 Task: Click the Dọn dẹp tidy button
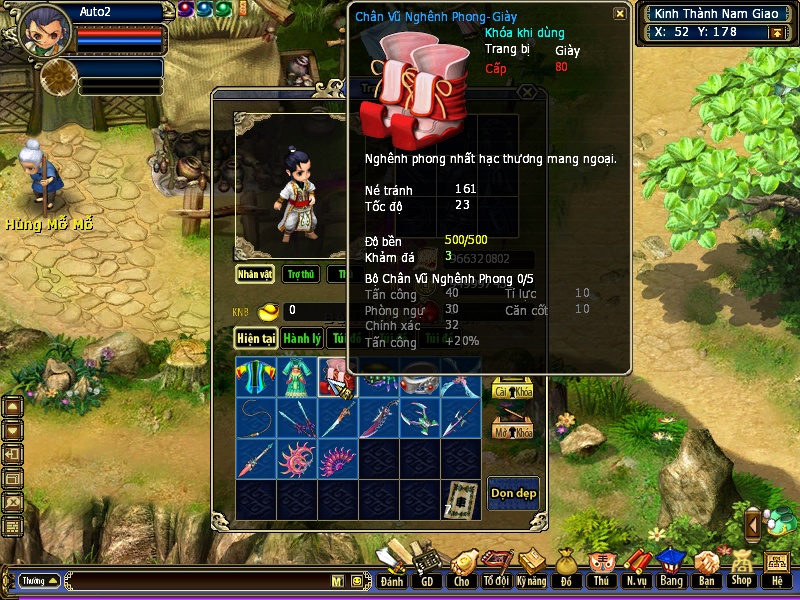pyautogui.click(x=512, y=493)
